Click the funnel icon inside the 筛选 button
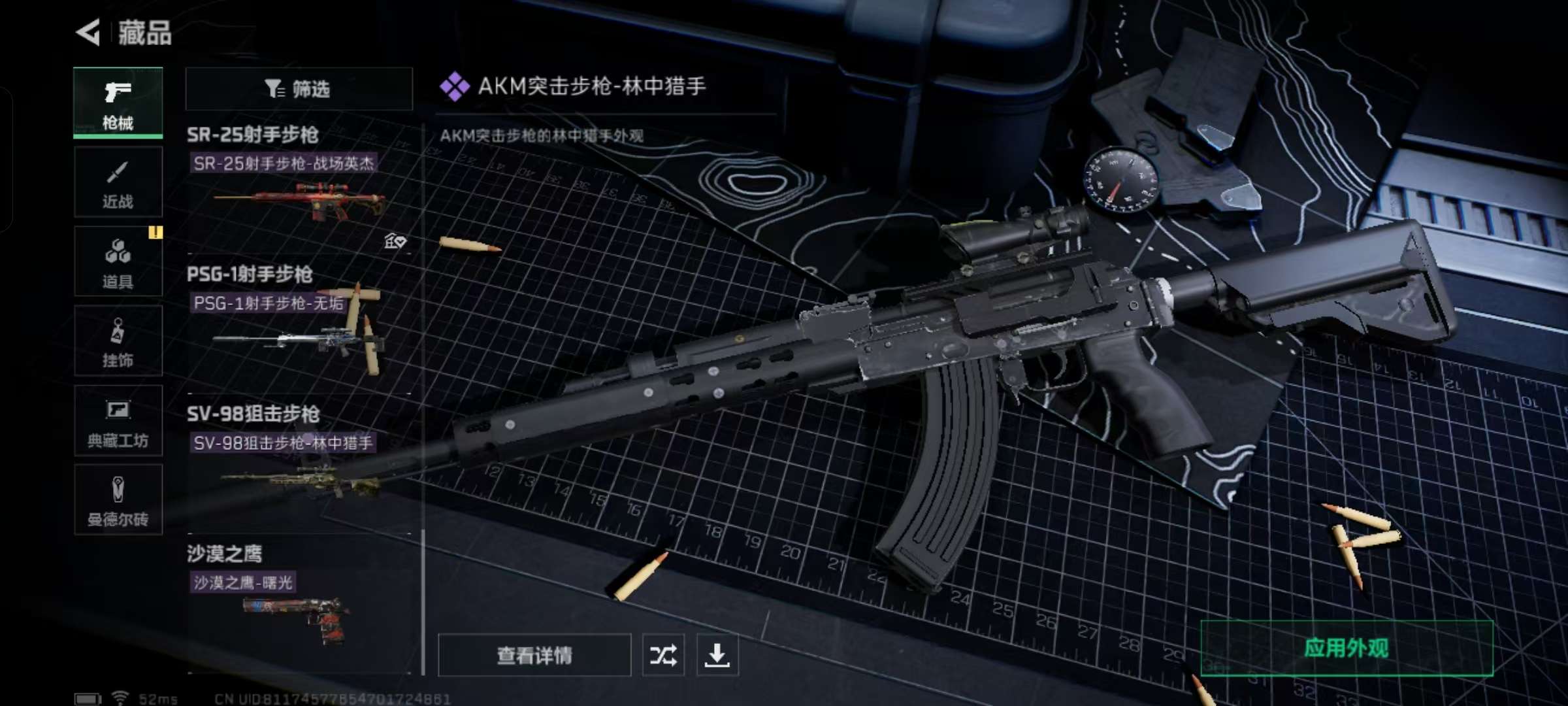The height and width of the screenshot is (706, 1568). coord(274,90)
